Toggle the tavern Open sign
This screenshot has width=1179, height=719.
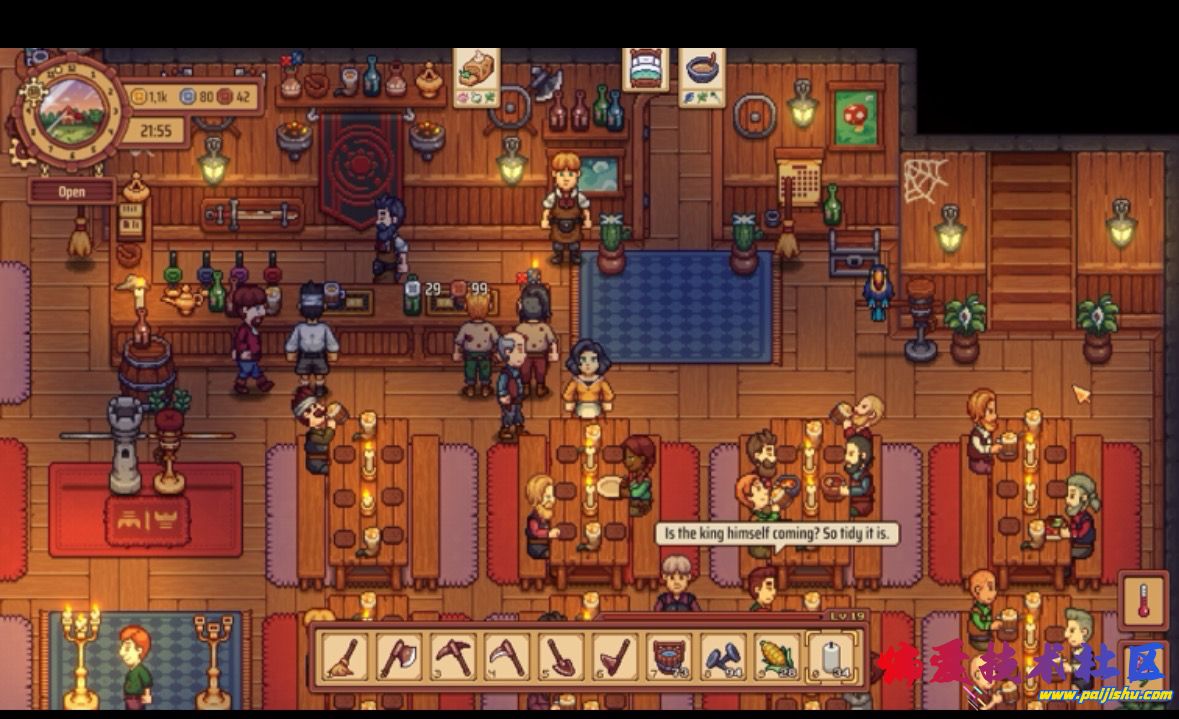tap(71, 191)
